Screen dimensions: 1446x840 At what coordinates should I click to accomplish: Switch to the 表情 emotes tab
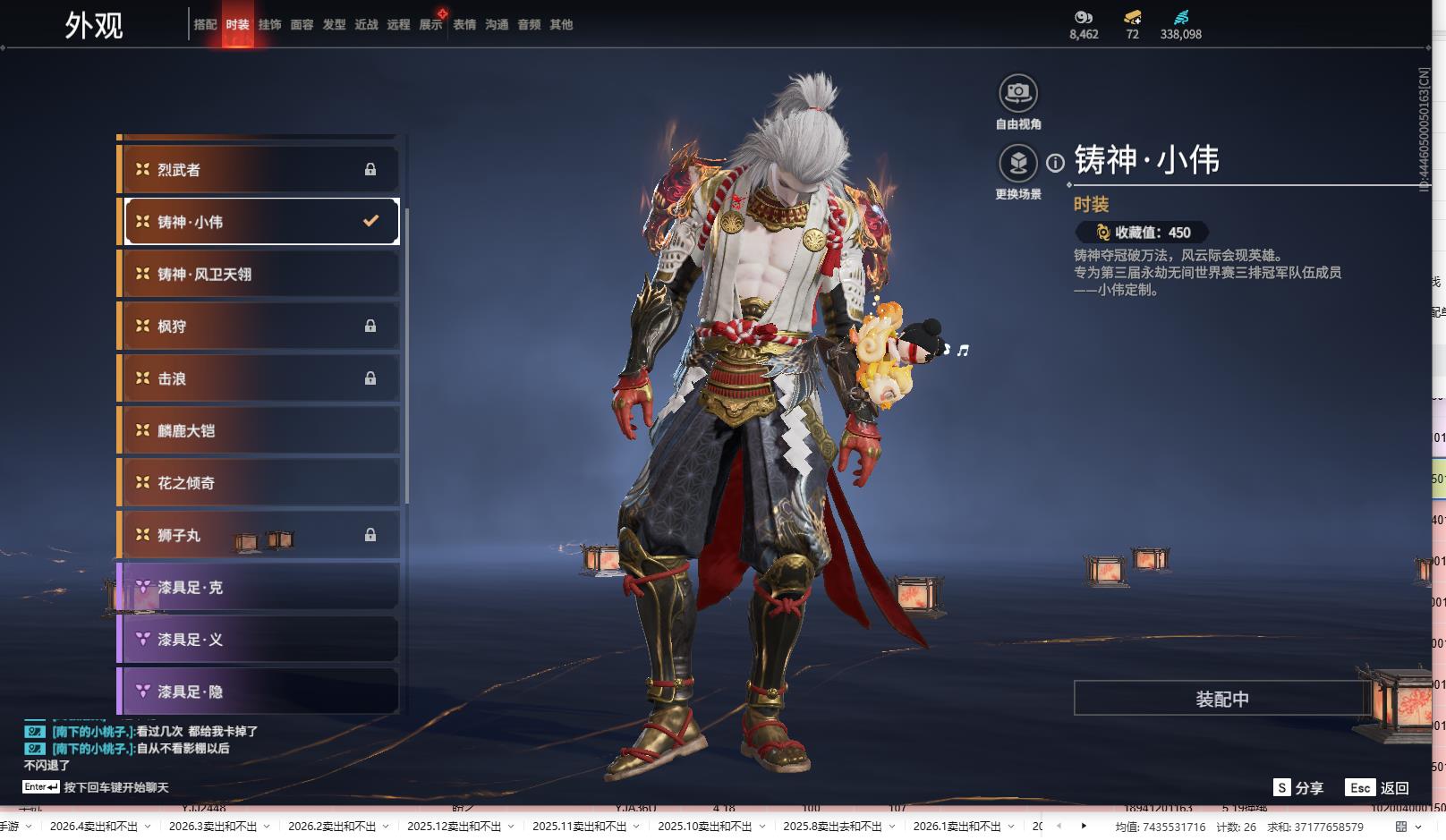[x=464, y=25]
